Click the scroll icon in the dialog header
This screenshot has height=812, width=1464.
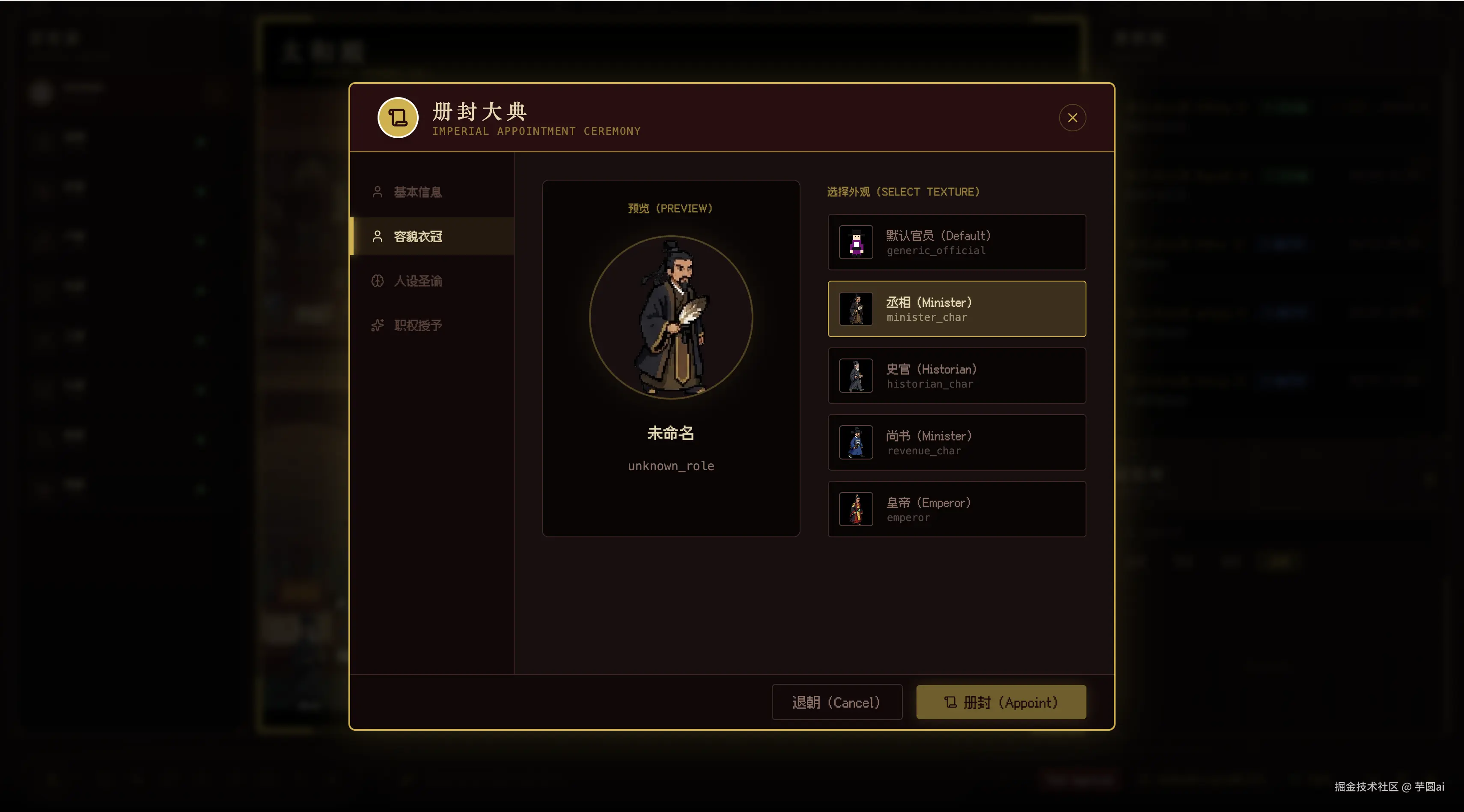397,118
